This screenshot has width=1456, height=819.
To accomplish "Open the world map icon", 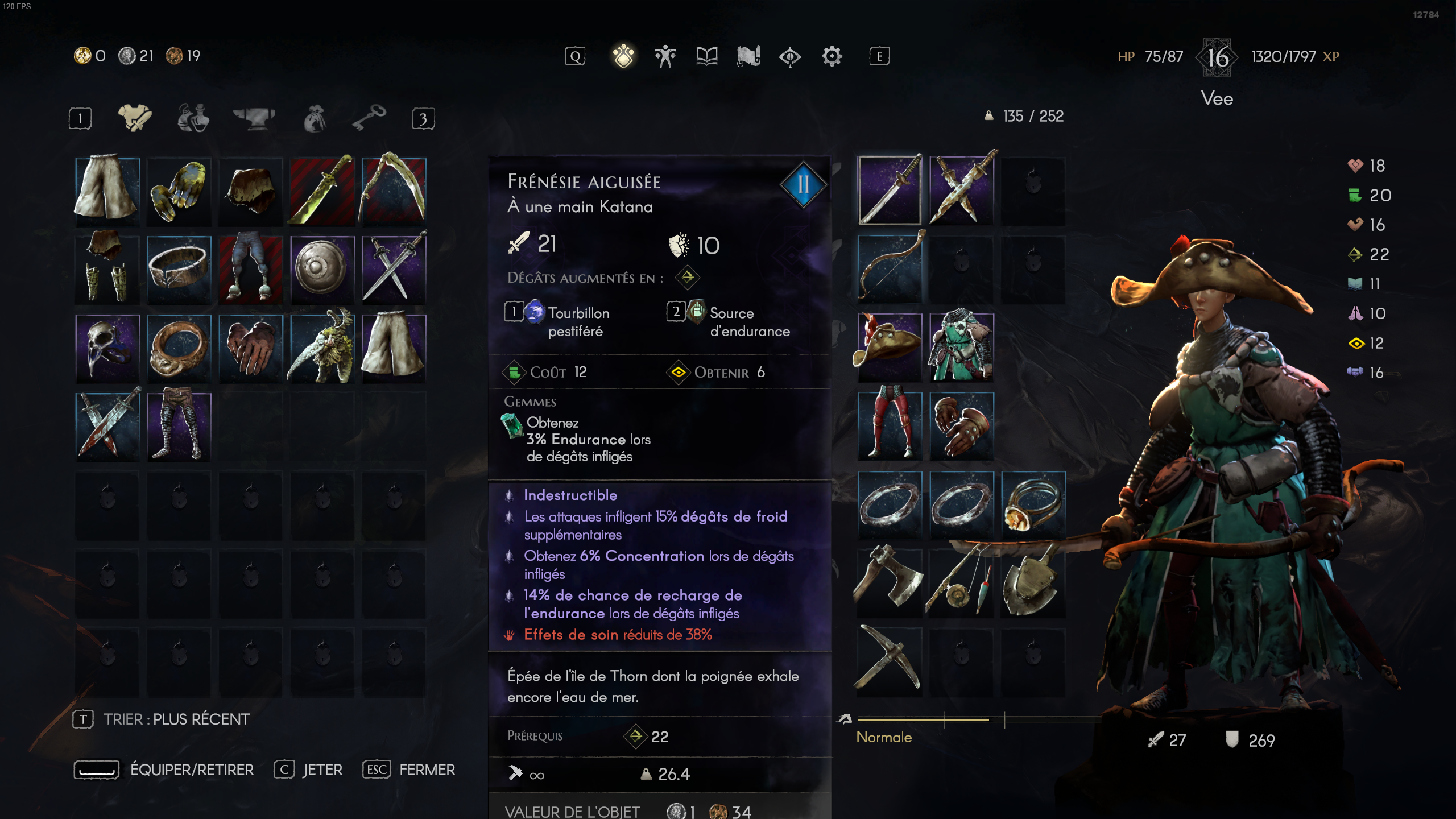I will (x=748, y=55).
